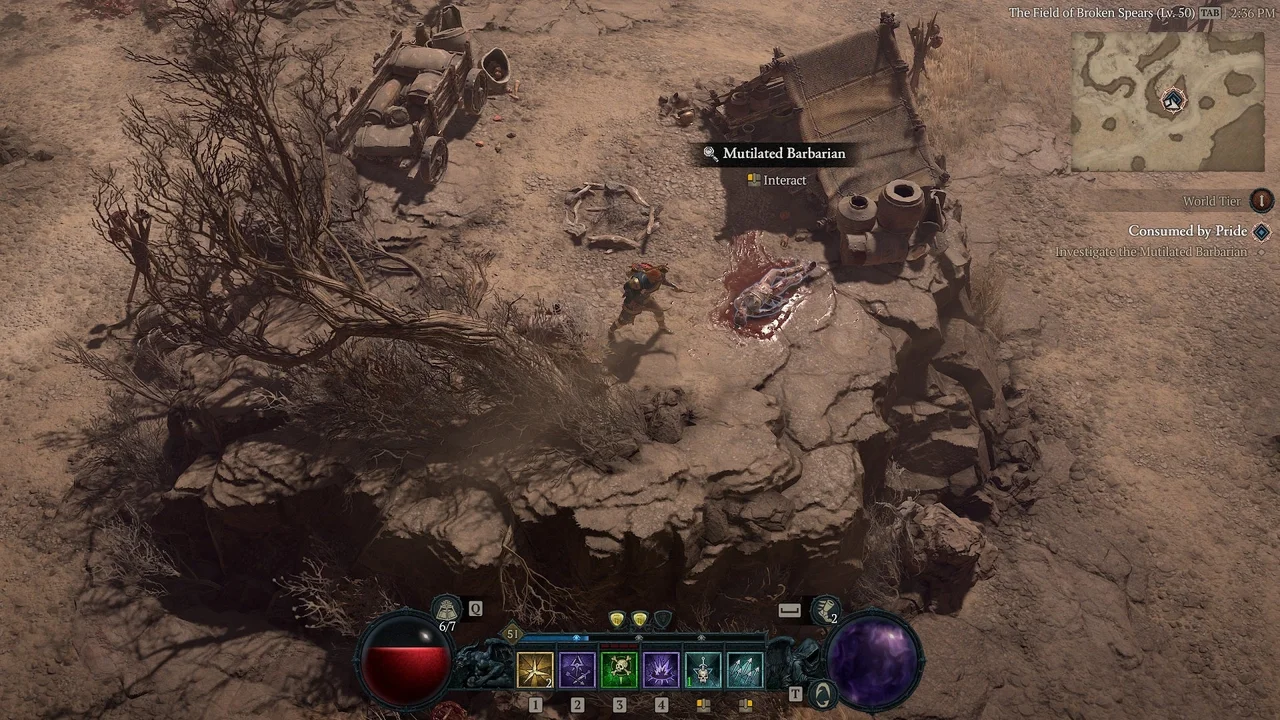Cast the purple spiked burst skill
The width and height of the screenshot is (1280, 720).
coord(661,670)
